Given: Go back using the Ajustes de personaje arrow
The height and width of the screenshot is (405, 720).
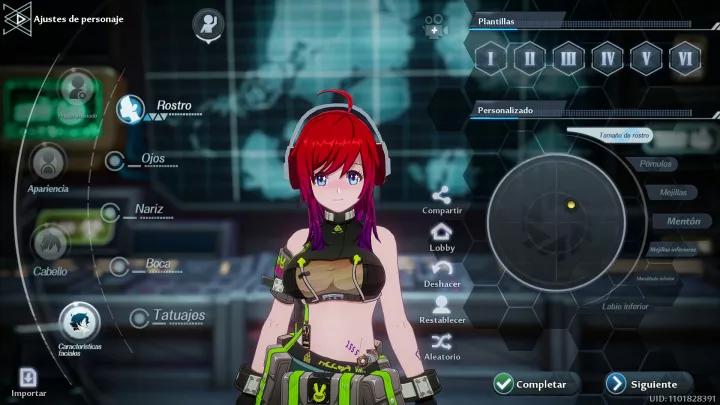Looking at the screenshot, I should pos(17,17).
